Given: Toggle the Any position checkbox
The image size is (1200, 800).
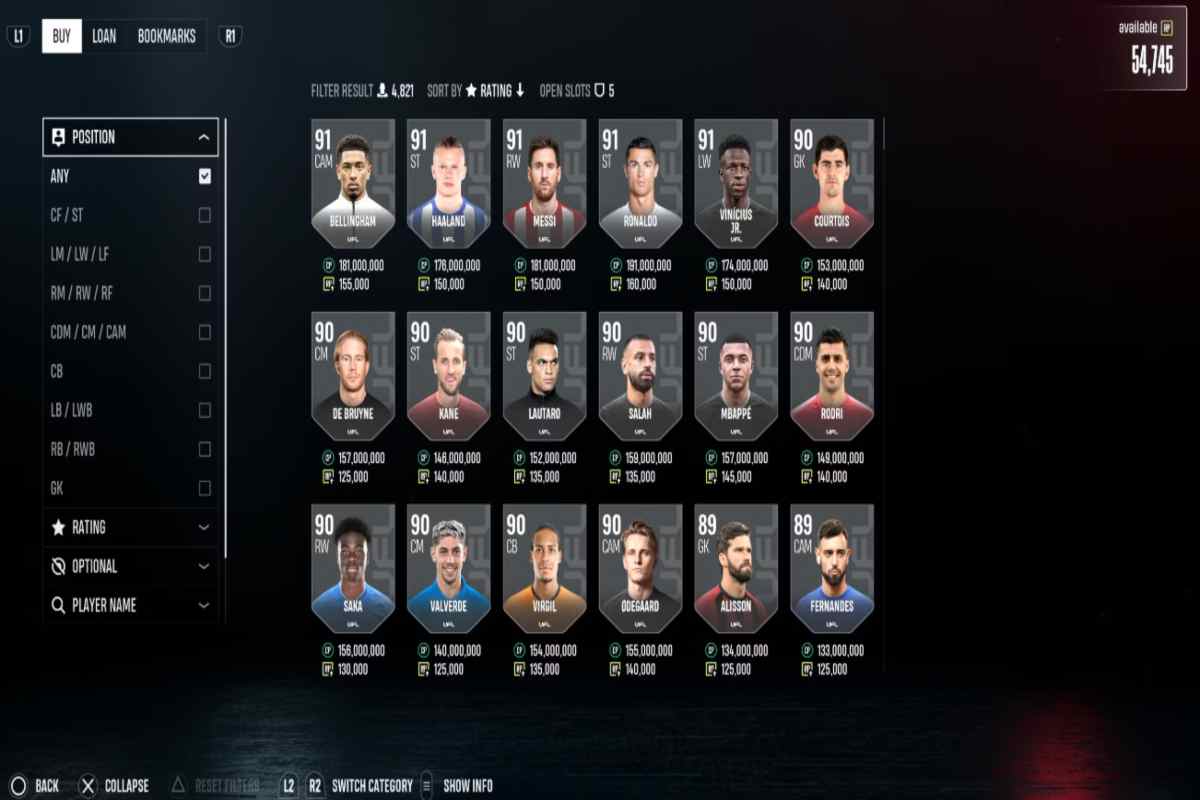Looking at the screenshot, I should click(x=204, y=176).
